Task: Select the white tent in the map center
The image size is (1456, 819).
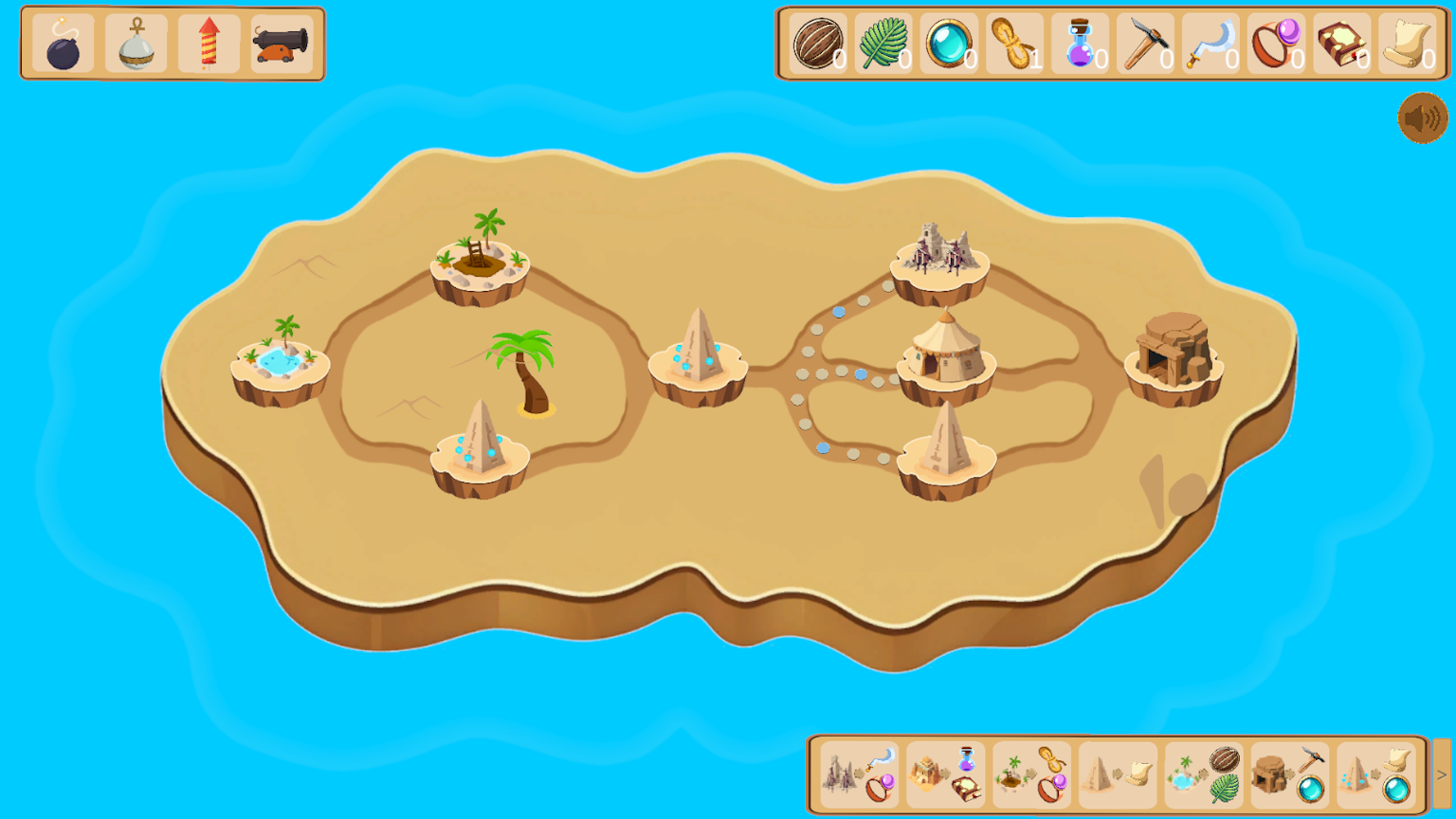Action: (947, 354)
